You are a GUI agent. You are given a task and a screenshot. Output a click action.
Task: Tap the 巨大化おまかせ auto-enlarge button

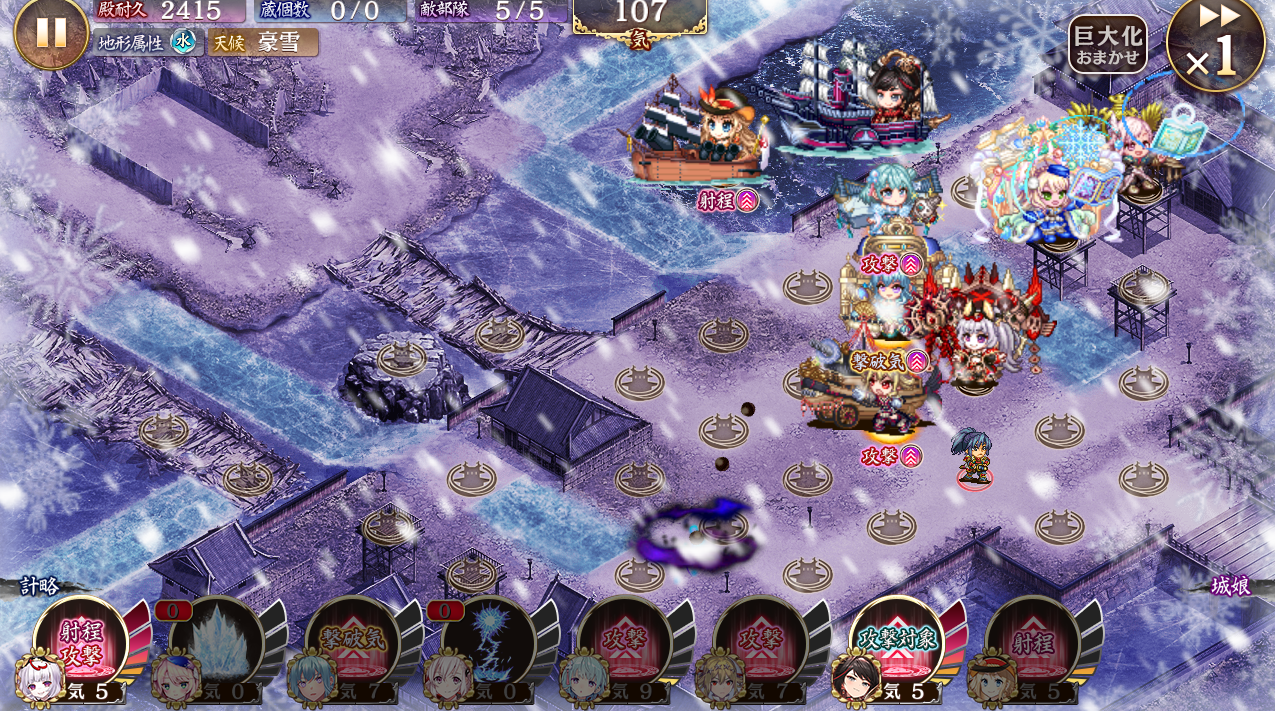click(x=1107, y=44)
